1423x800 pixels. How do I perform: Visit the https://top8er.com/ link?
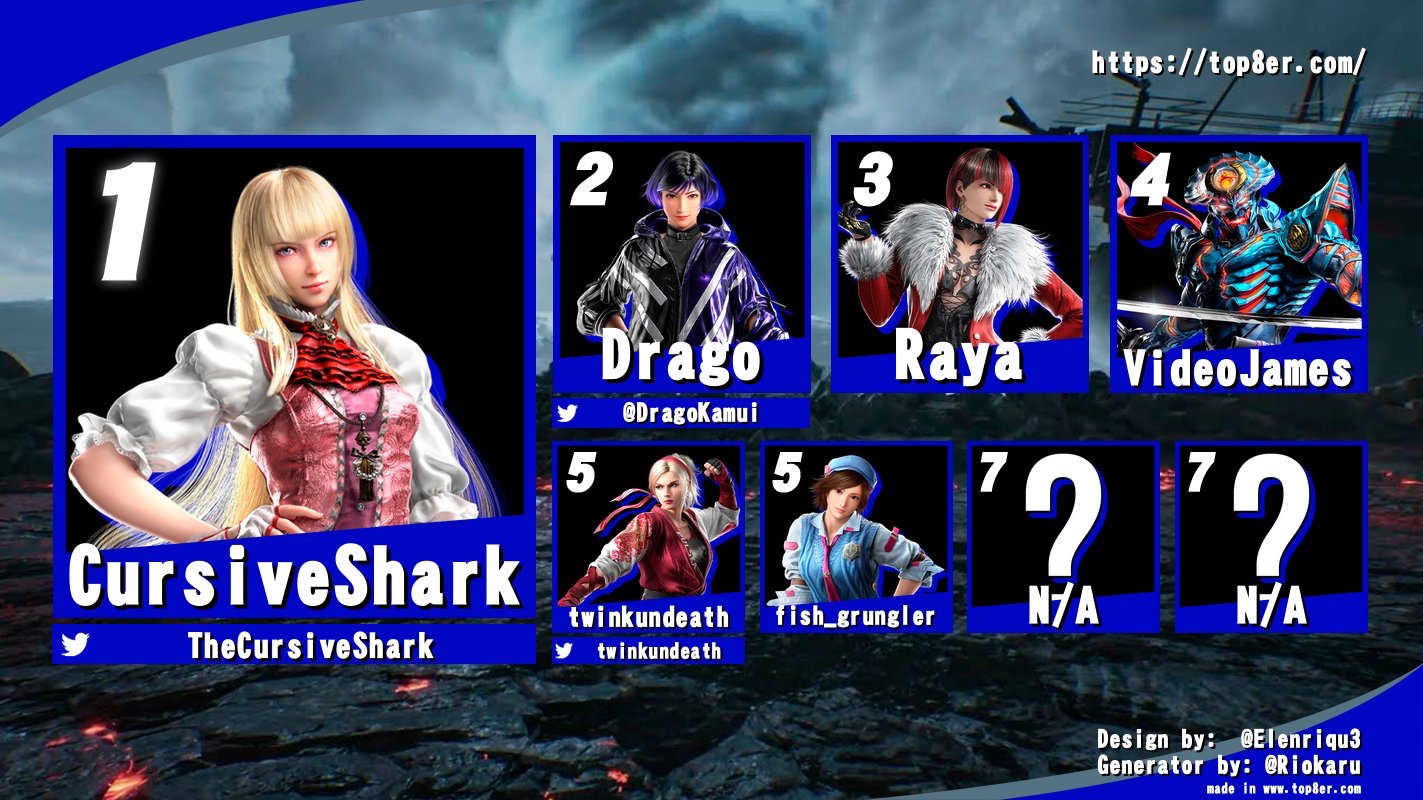click(x=1228, y=64)
